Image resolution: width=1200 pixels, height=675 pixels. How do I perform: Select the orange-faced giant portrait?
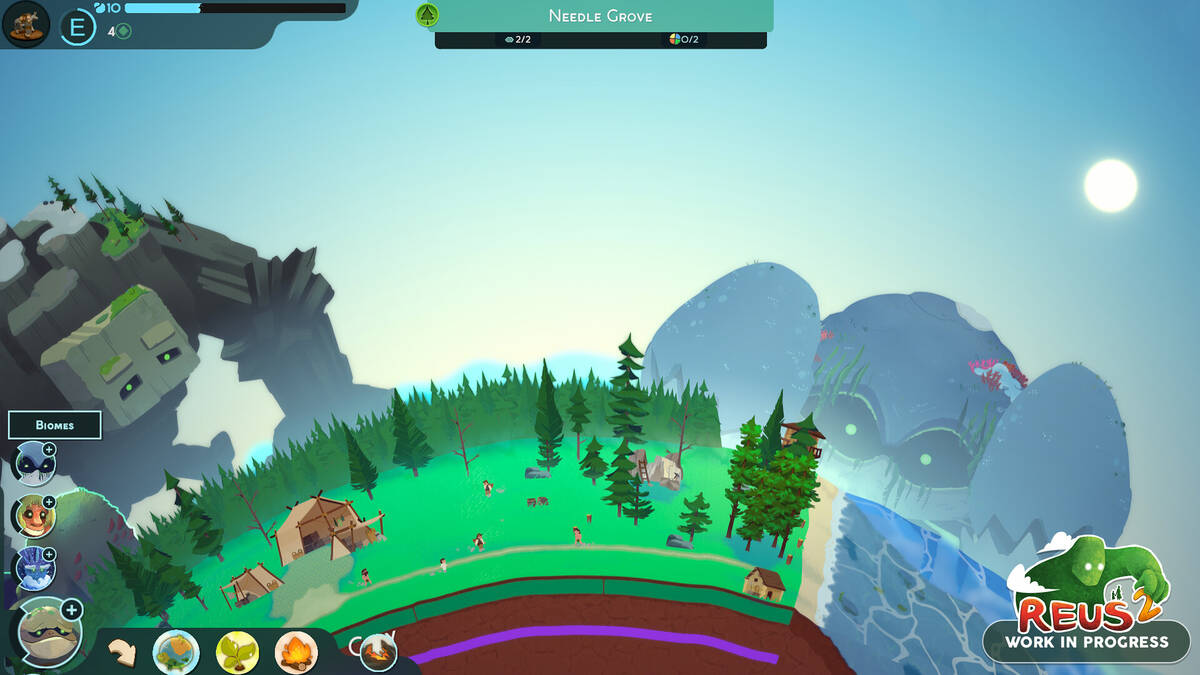(32, 516)
